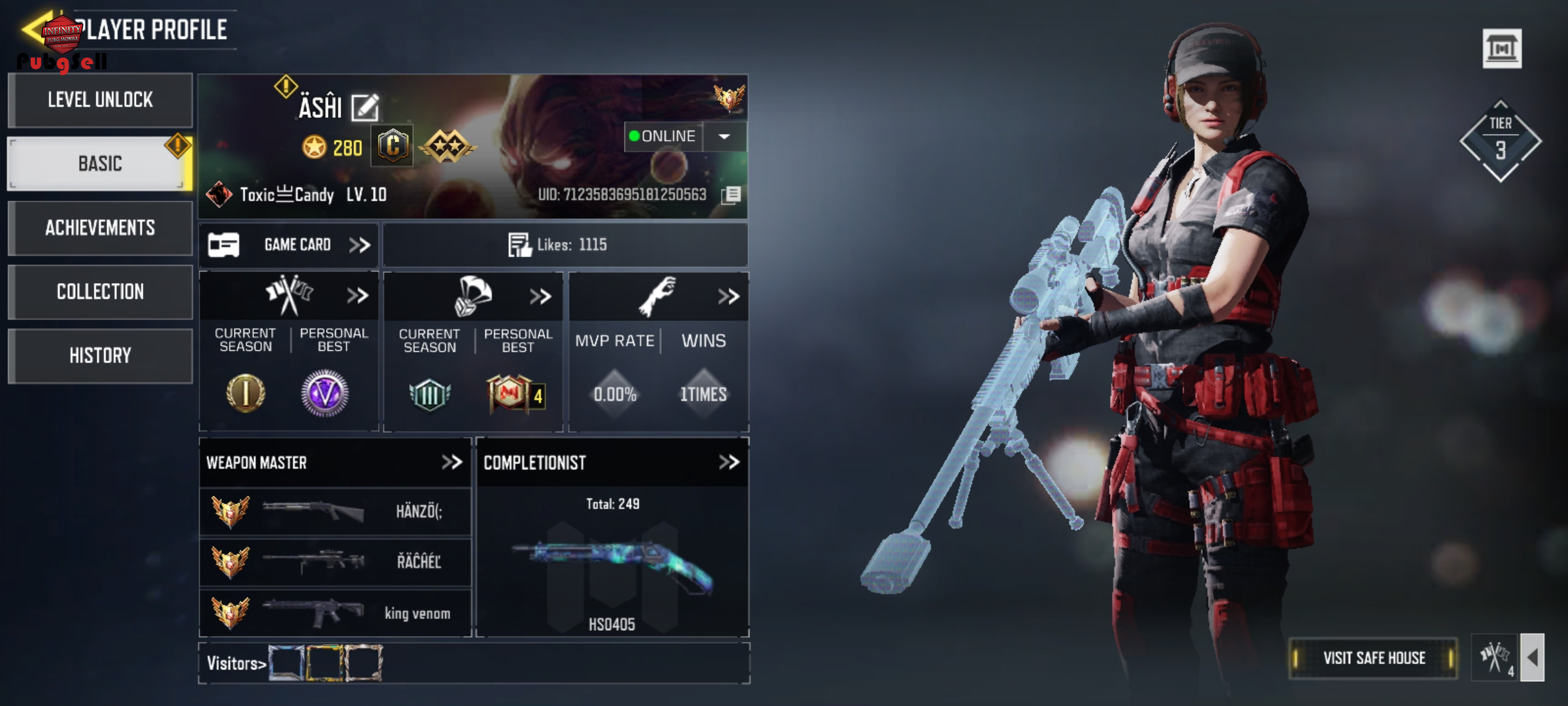
Task: Go back using the yellow arrow
Action: click(x=31, y=29)
